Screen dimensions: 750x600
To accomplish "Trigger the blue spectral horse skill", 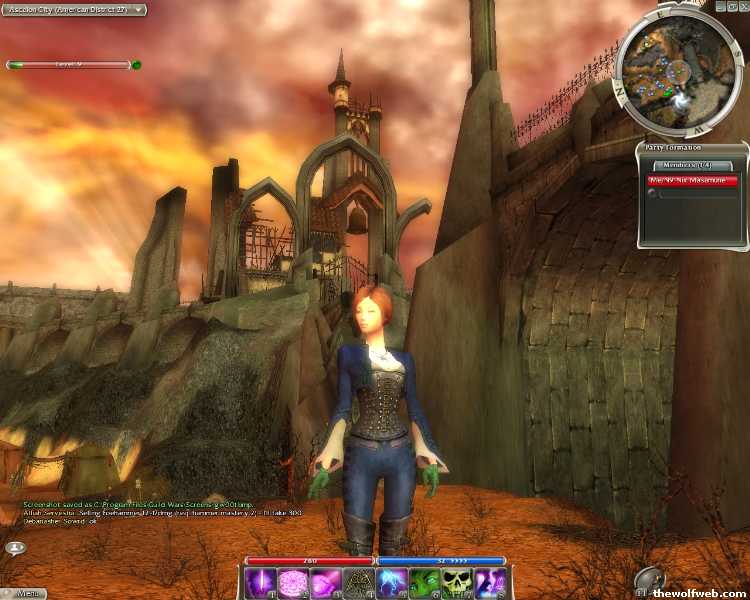I will click(x=391, y=583).
